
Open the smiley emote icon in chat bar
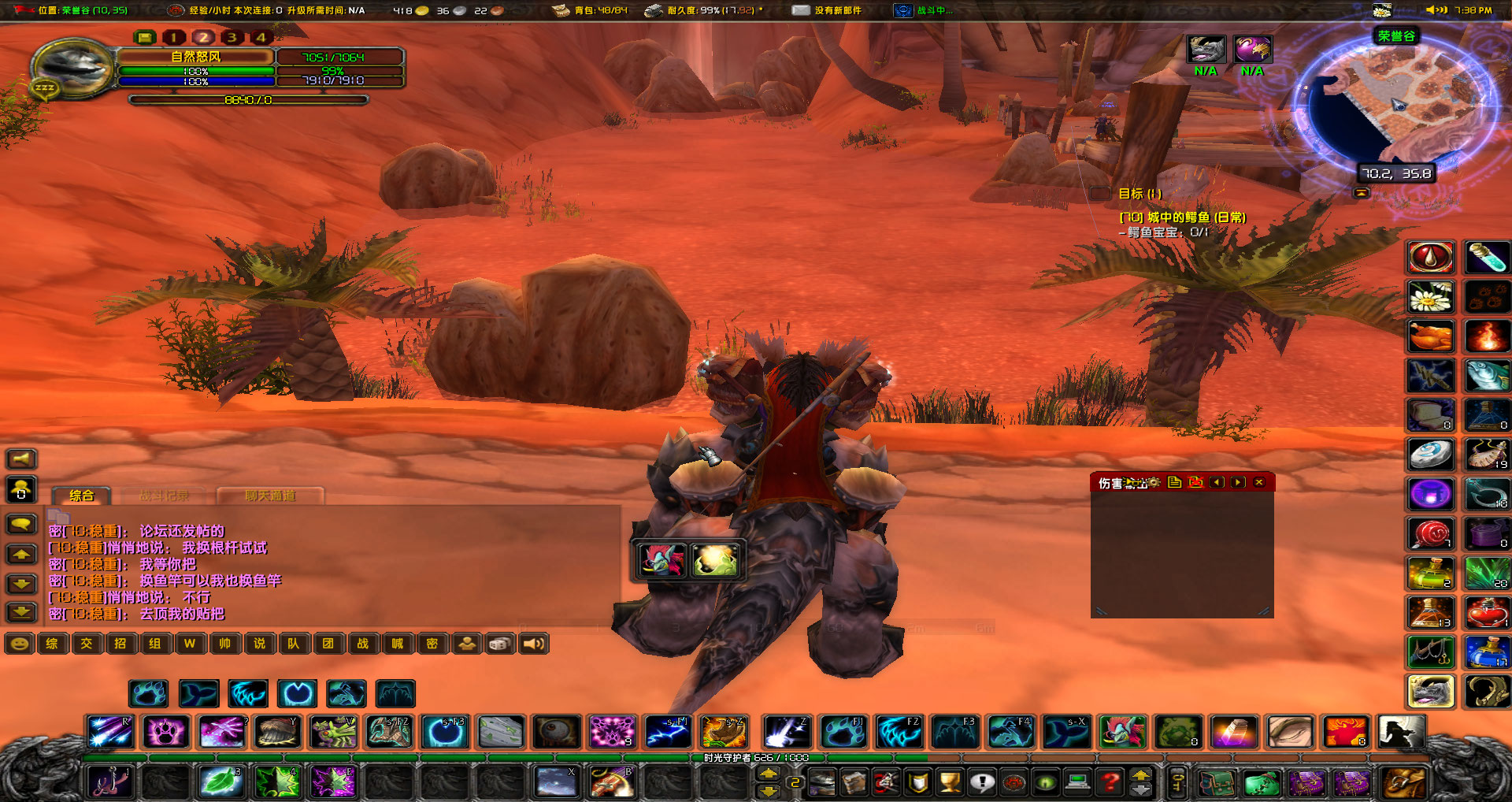coord(19,644)
